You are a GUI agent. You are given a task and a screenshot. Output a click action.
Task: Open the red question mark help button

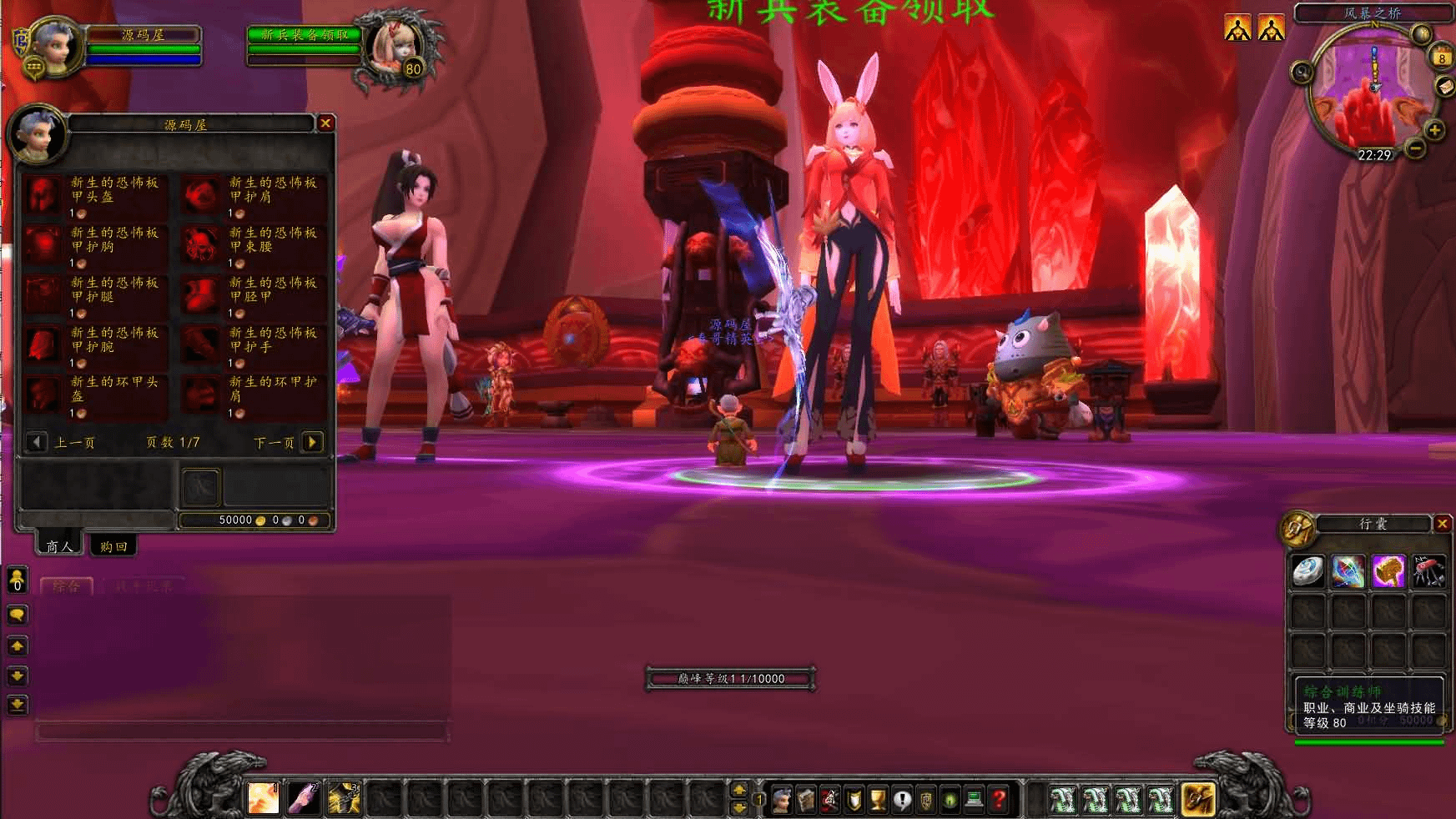(x=999, y=800)
